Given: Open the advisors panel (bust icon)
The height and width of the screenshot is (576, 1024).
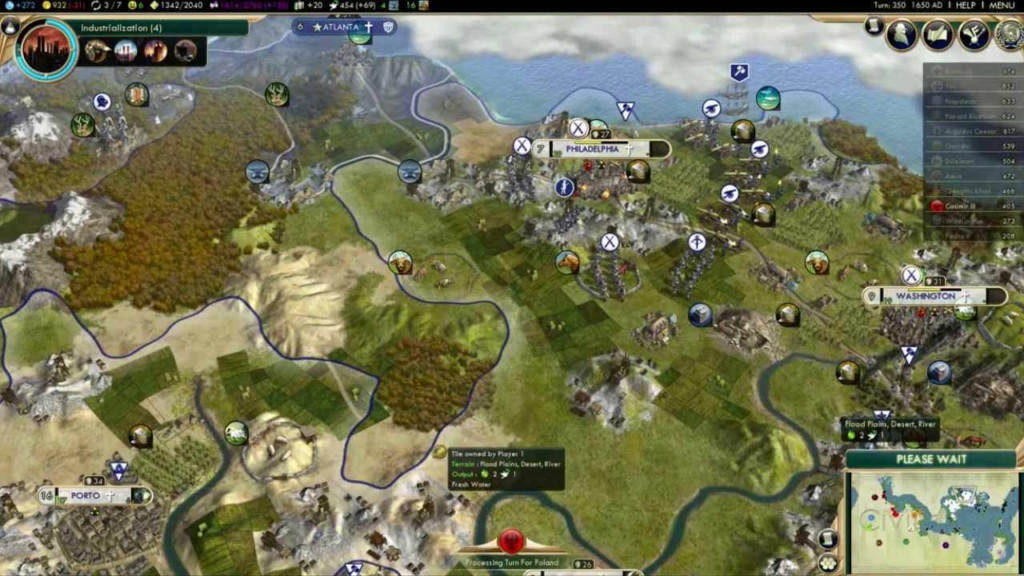Looking at the screenshot, I should click(902, 35).
